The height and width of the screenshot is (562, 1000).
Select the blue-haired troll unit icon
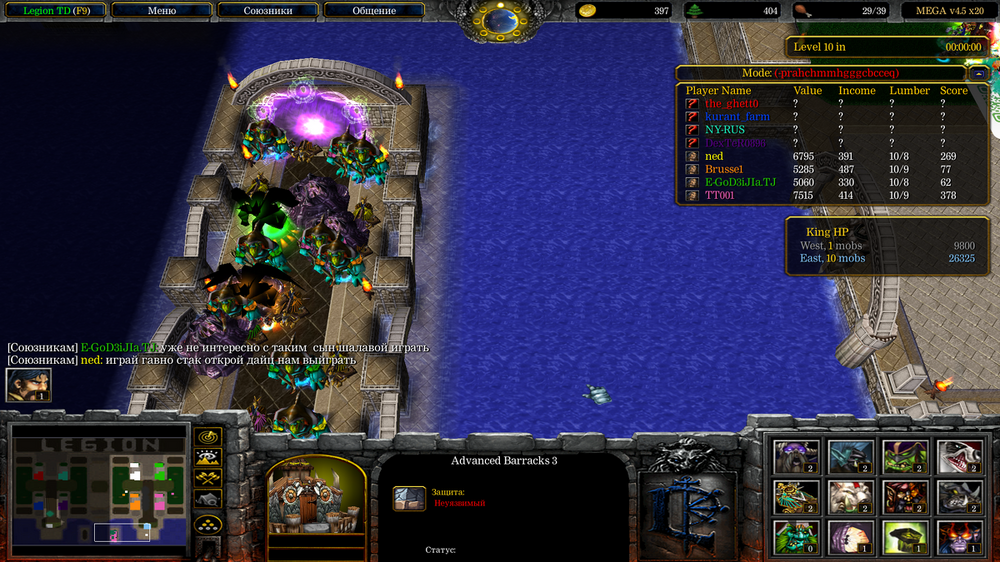[x=851, y=456]
